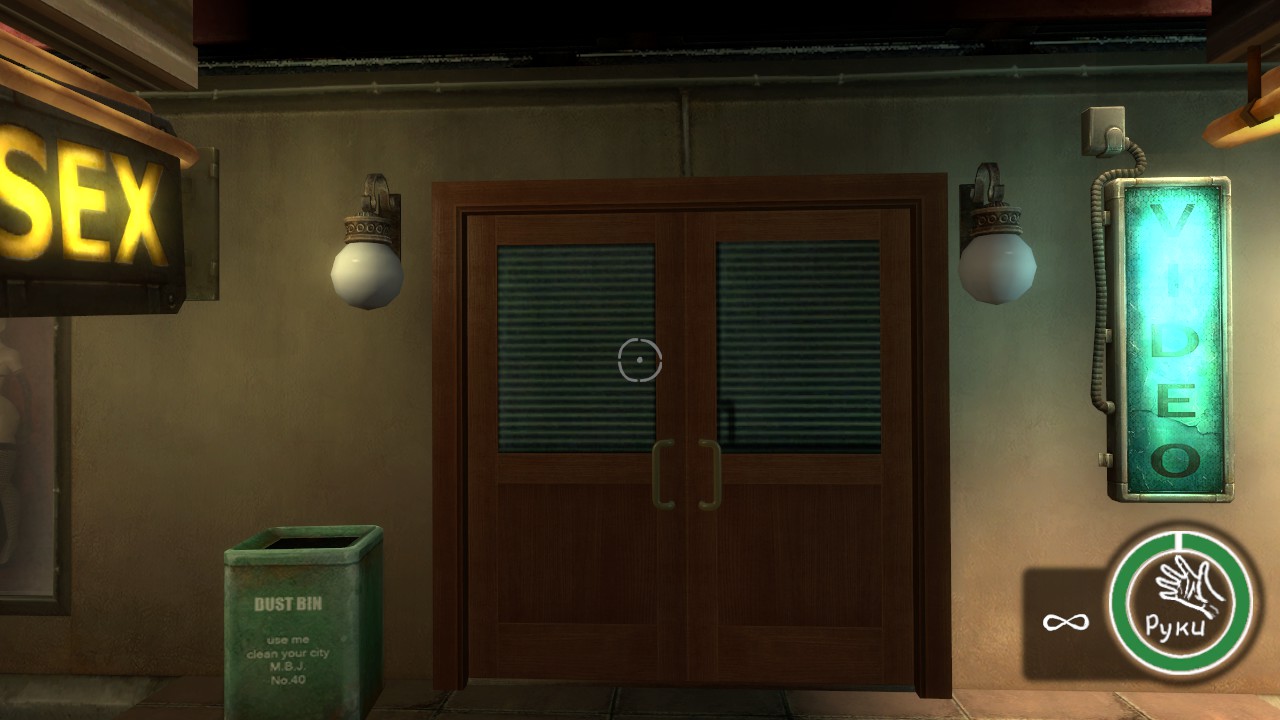Click the right globe wall lamp
1280x720 pixels.
[x=995, y=270]
